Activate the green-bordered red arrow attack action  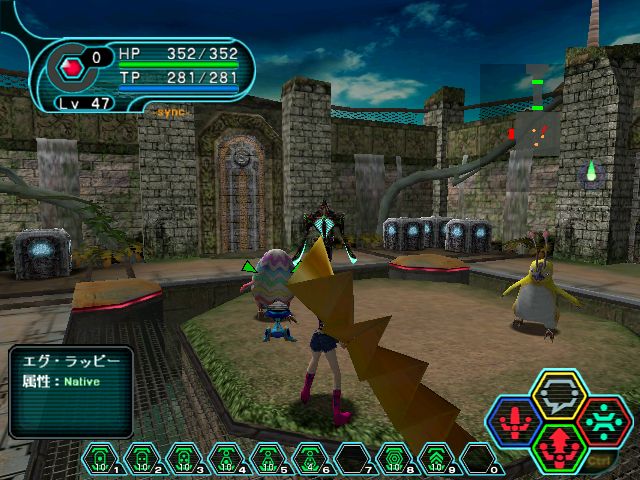tap(558, 445)
